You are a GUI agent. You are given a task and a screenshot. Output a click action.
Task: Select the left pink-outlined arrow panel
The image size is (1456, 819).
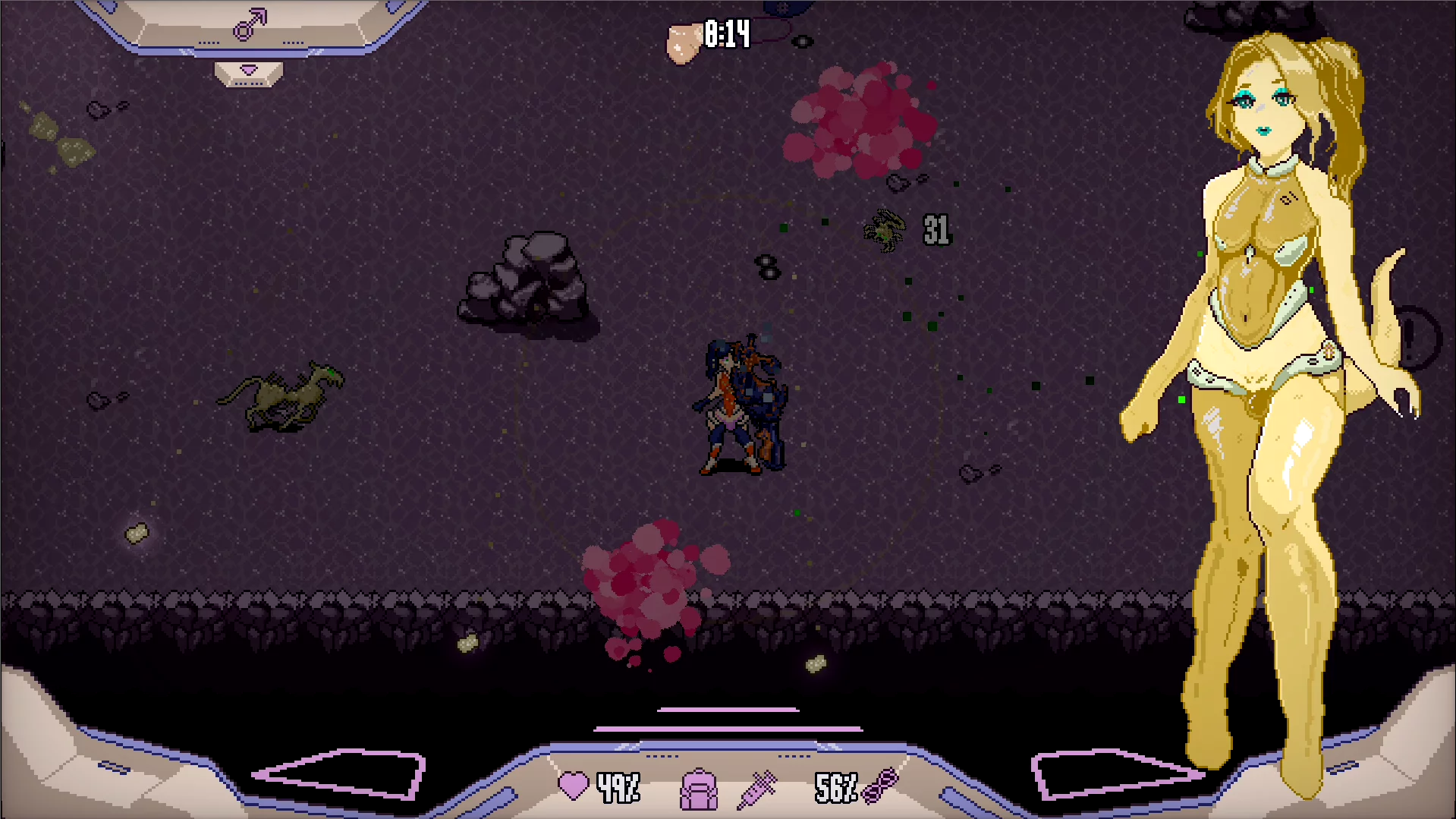[341, 773]
